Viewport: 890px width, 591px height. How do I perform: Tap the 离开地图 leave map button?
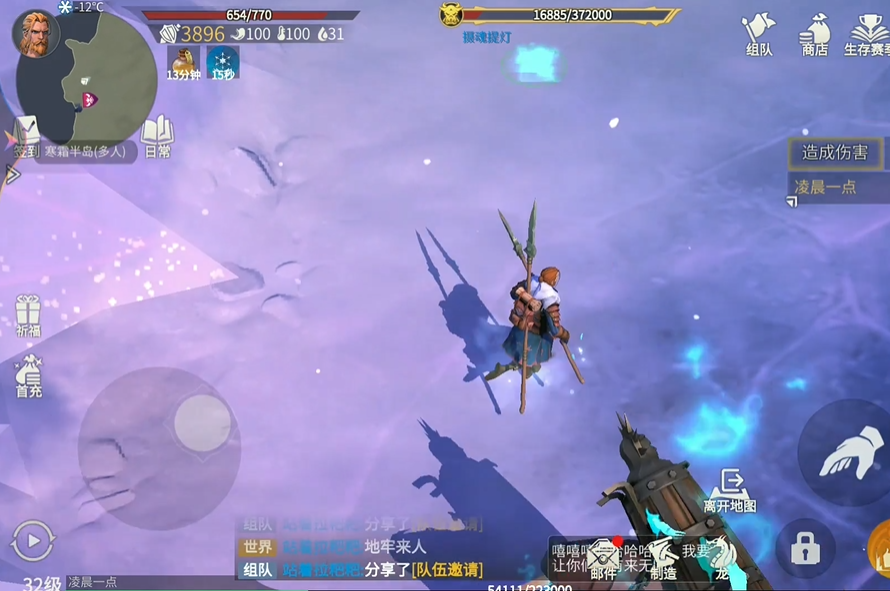click(731, 489)
